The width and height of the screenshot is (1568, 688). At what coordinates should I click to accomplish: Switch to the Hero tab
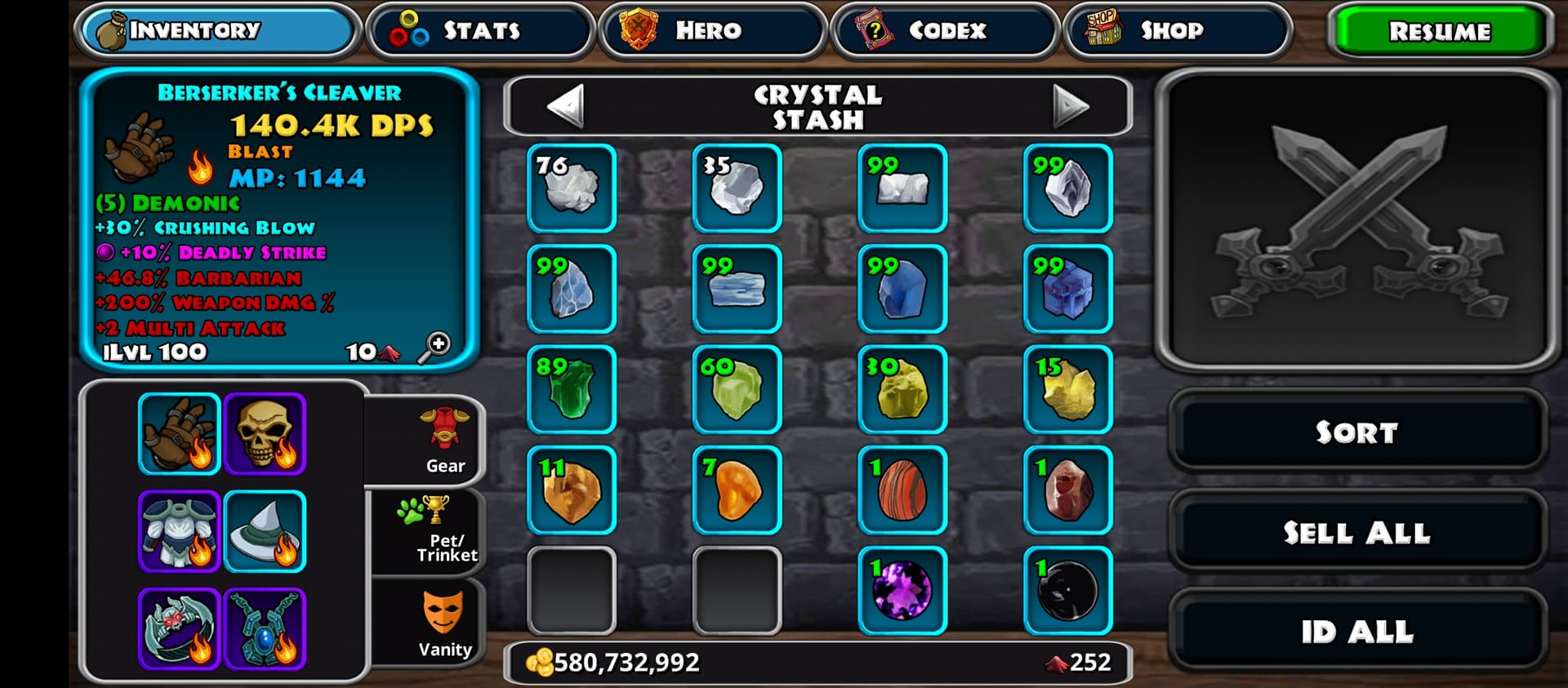pos(711,31)
